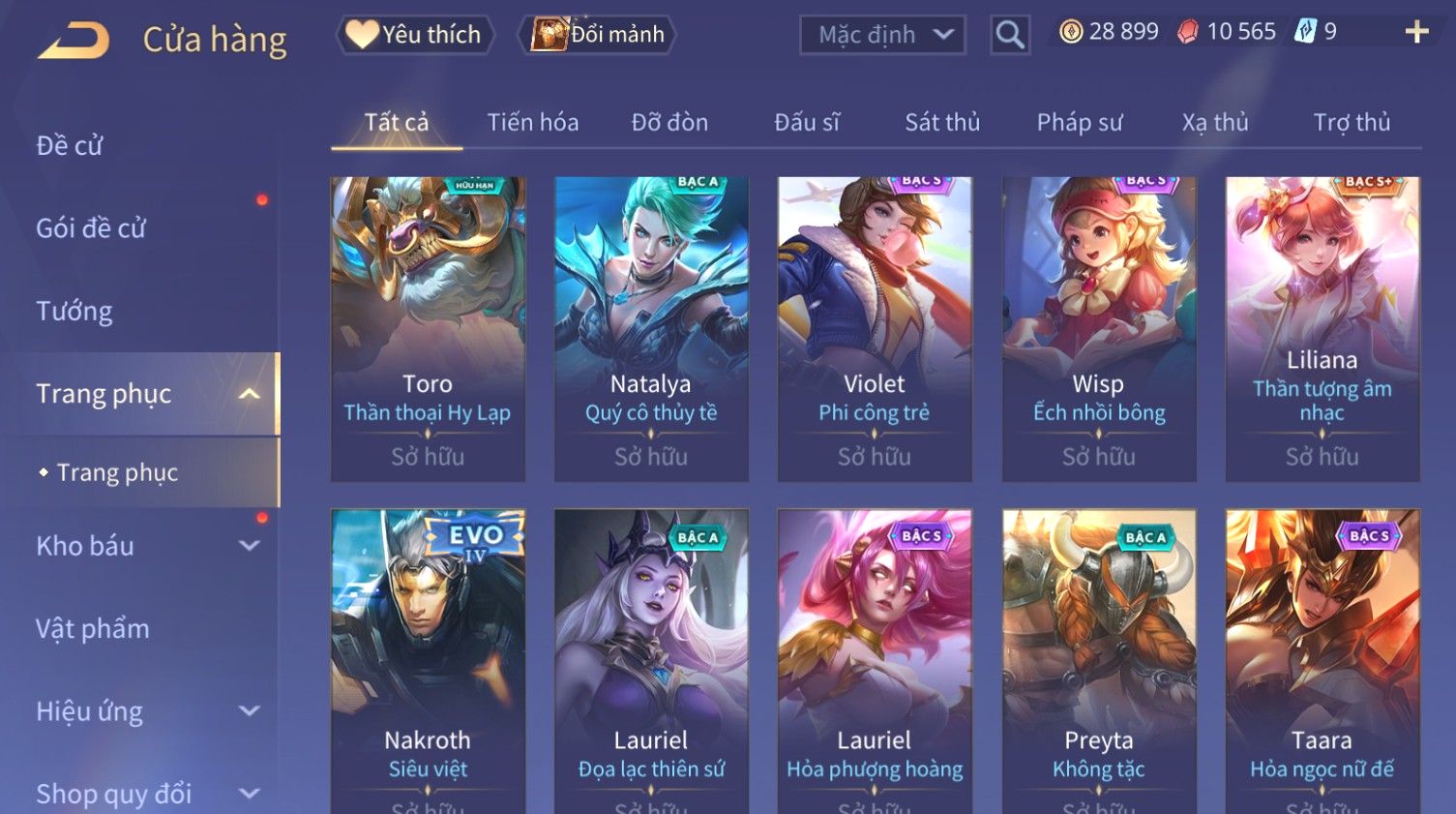Expand the Kho báu menu
Viewport: 1456px width, 814px height.
(x=145, y=546)
